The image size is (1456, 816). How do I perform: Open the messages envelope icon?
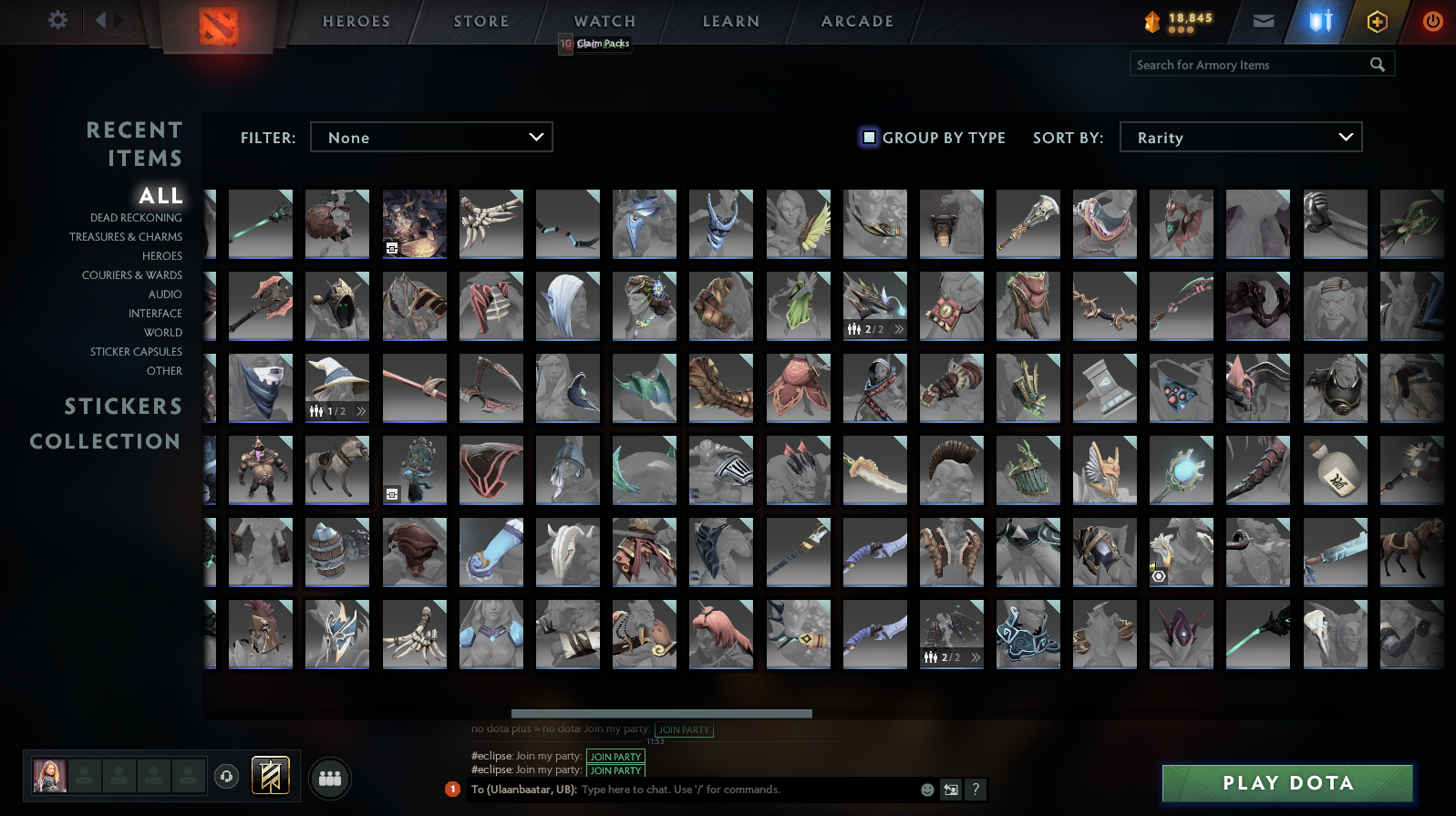tap(1262, 20)
